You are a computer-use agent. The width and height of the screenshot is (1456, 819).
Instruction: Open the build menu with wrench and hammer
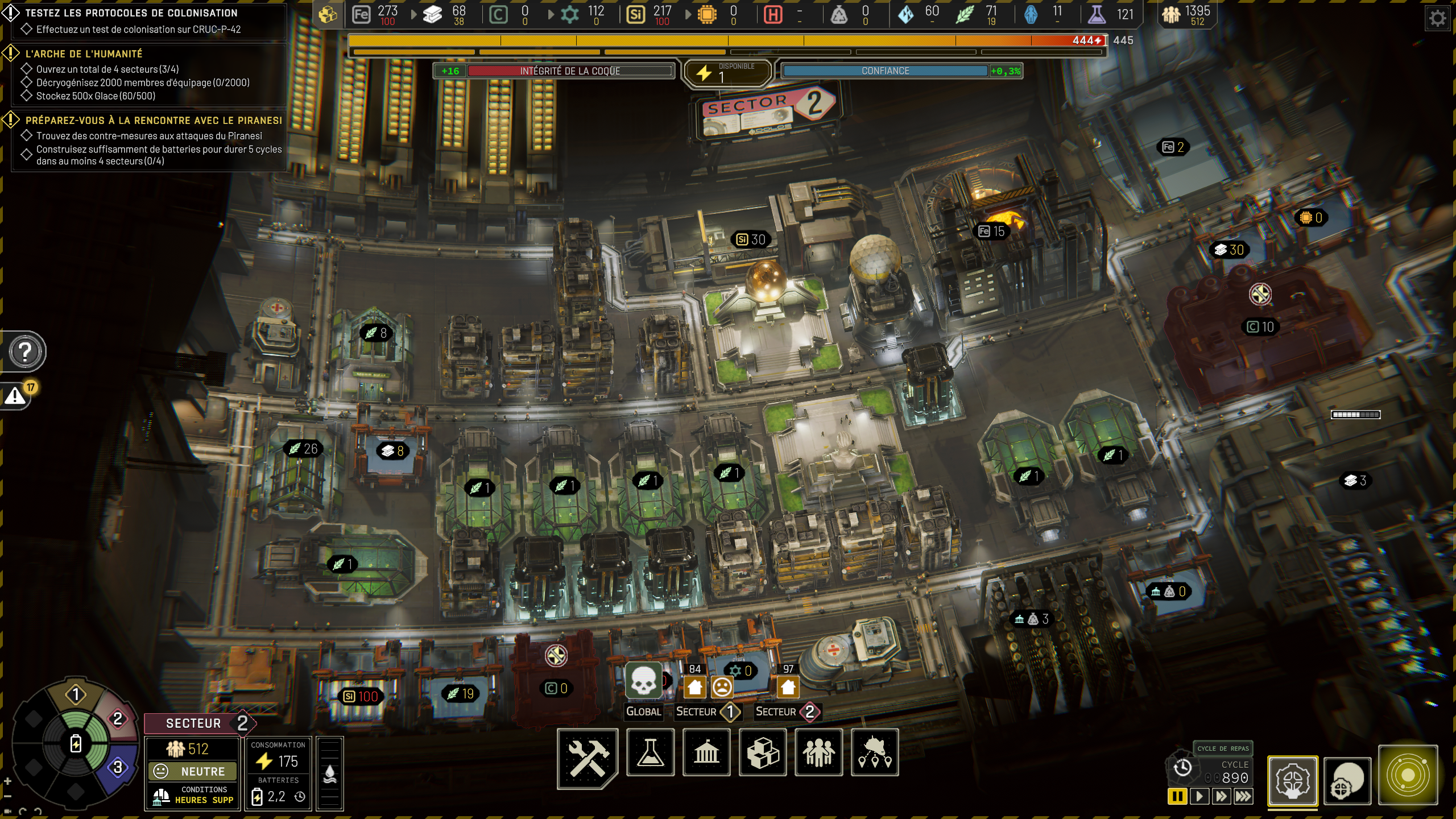pyautogui.click(x=588, y=757)
